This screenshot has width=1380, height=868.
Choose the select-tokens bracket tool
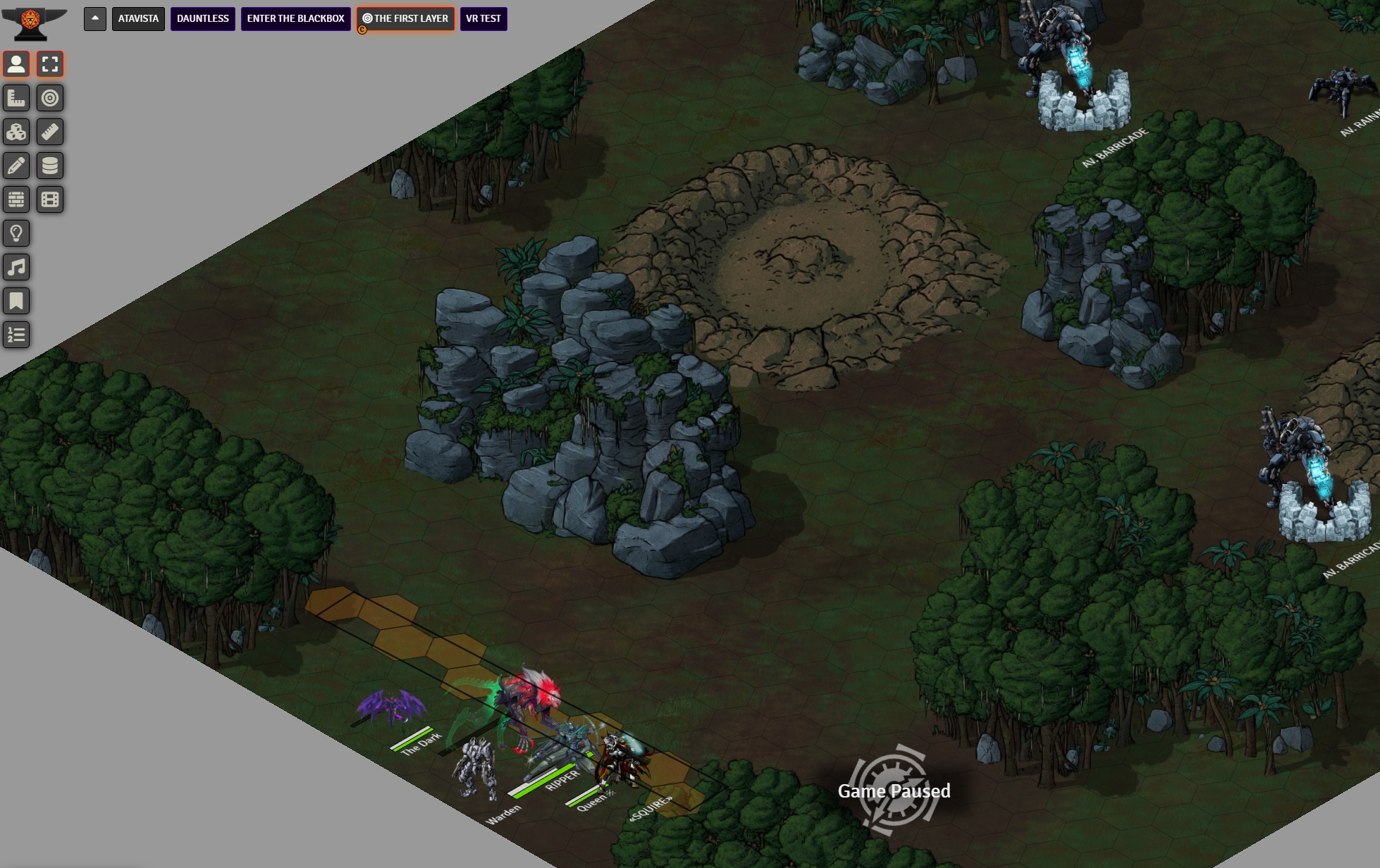pyautogui.click(x=50, y=64)
